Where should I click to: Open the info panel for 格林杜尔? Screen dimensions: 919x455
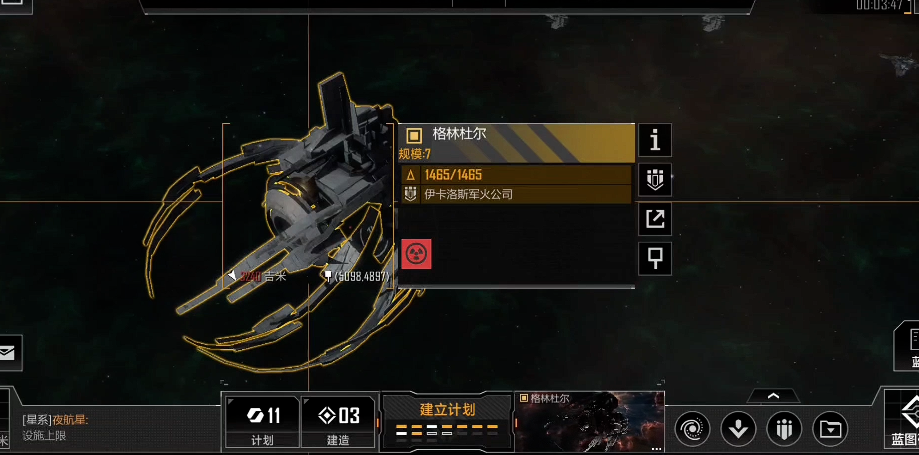(655, 139)
